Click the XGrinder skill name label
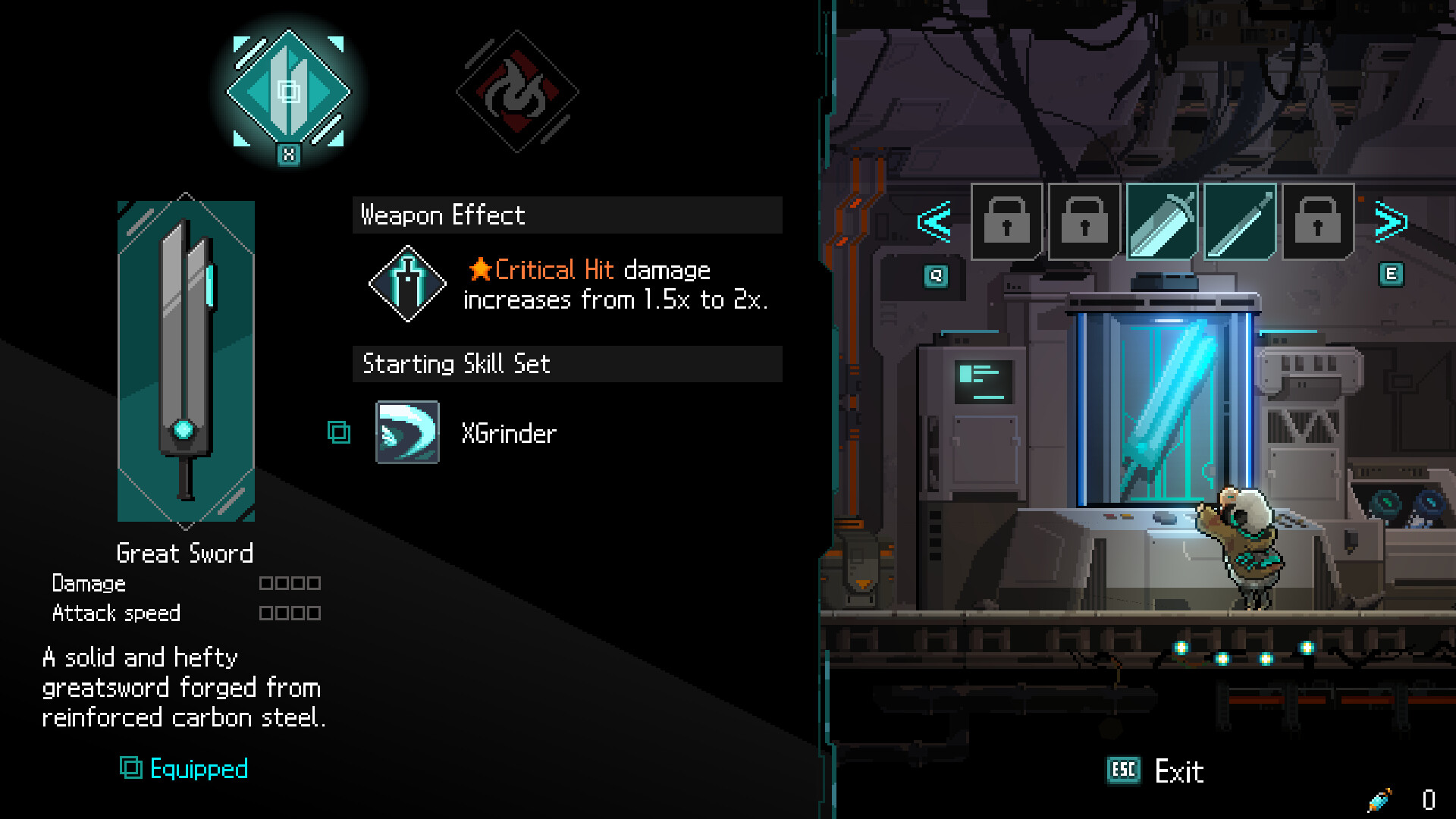The image size is (1456, 819). 509,432
